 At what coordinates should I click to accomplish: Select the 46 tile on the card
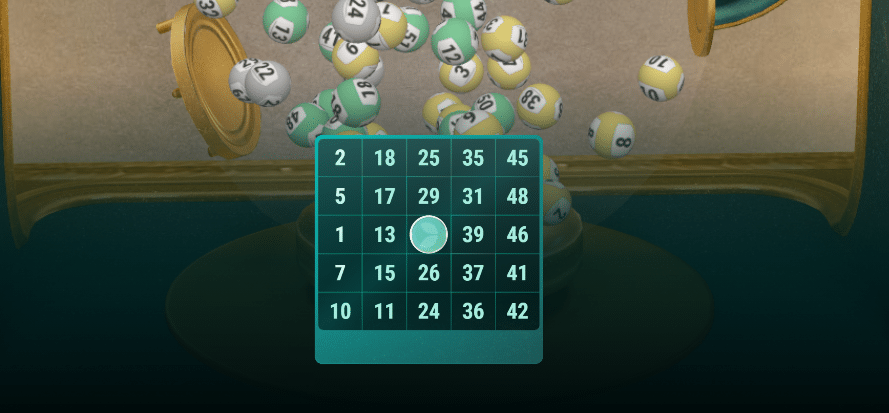pyautogui.click(x=517, y=235)
